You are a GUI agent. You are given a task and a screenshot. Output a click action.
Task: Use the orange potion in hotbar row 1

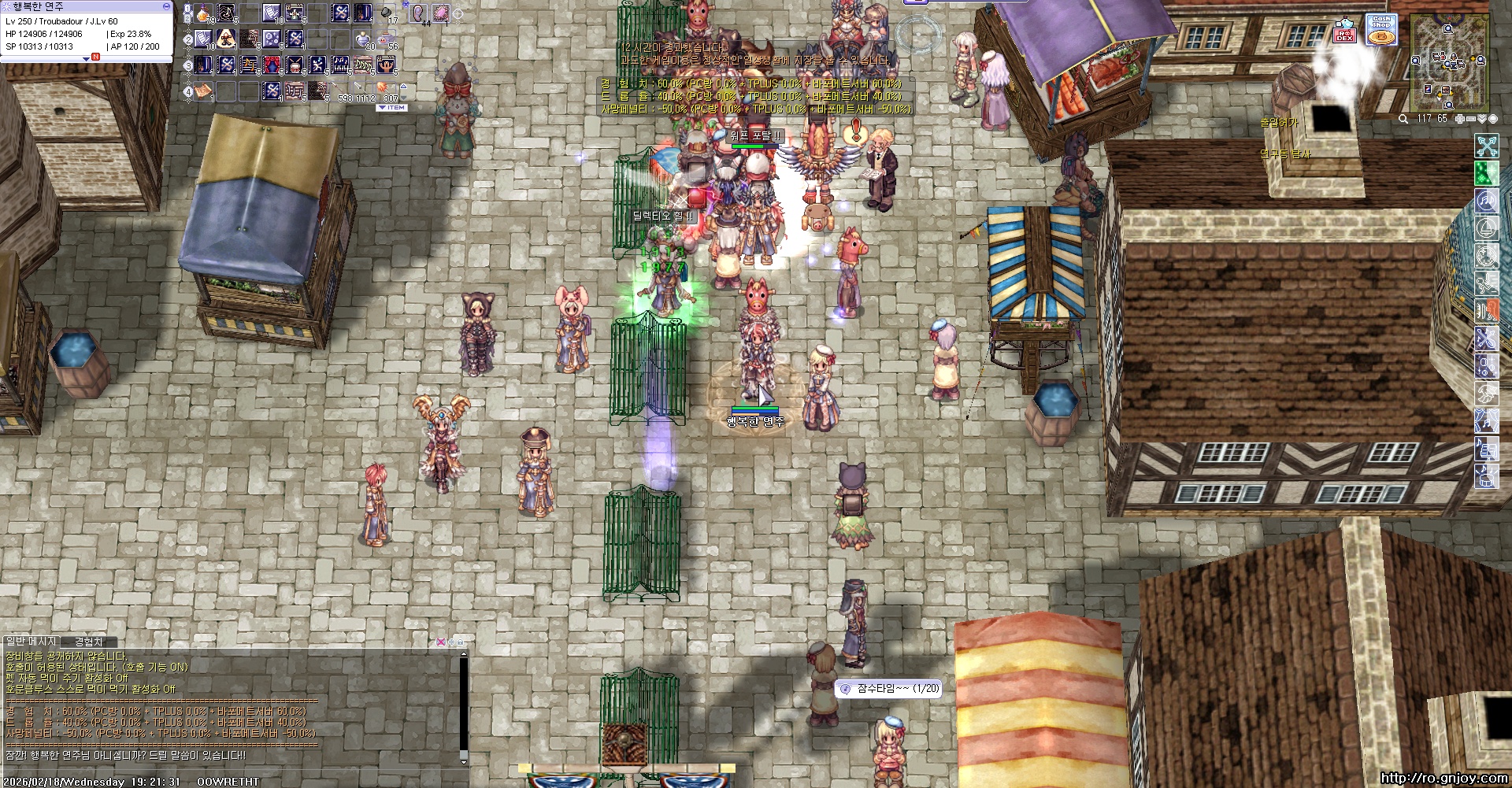pyautogui.click(x=203, y=13)
